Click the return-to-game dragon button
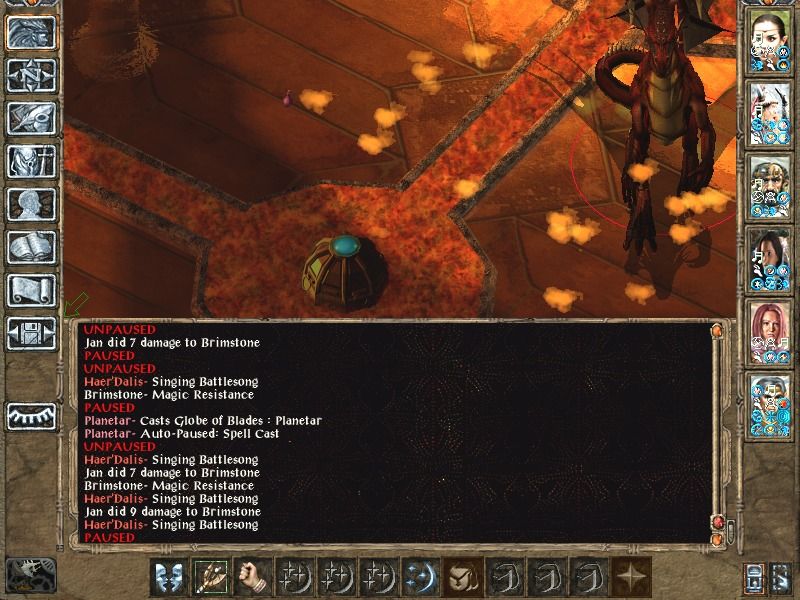Viewport: 800px width, 600px height. [31, 32]
